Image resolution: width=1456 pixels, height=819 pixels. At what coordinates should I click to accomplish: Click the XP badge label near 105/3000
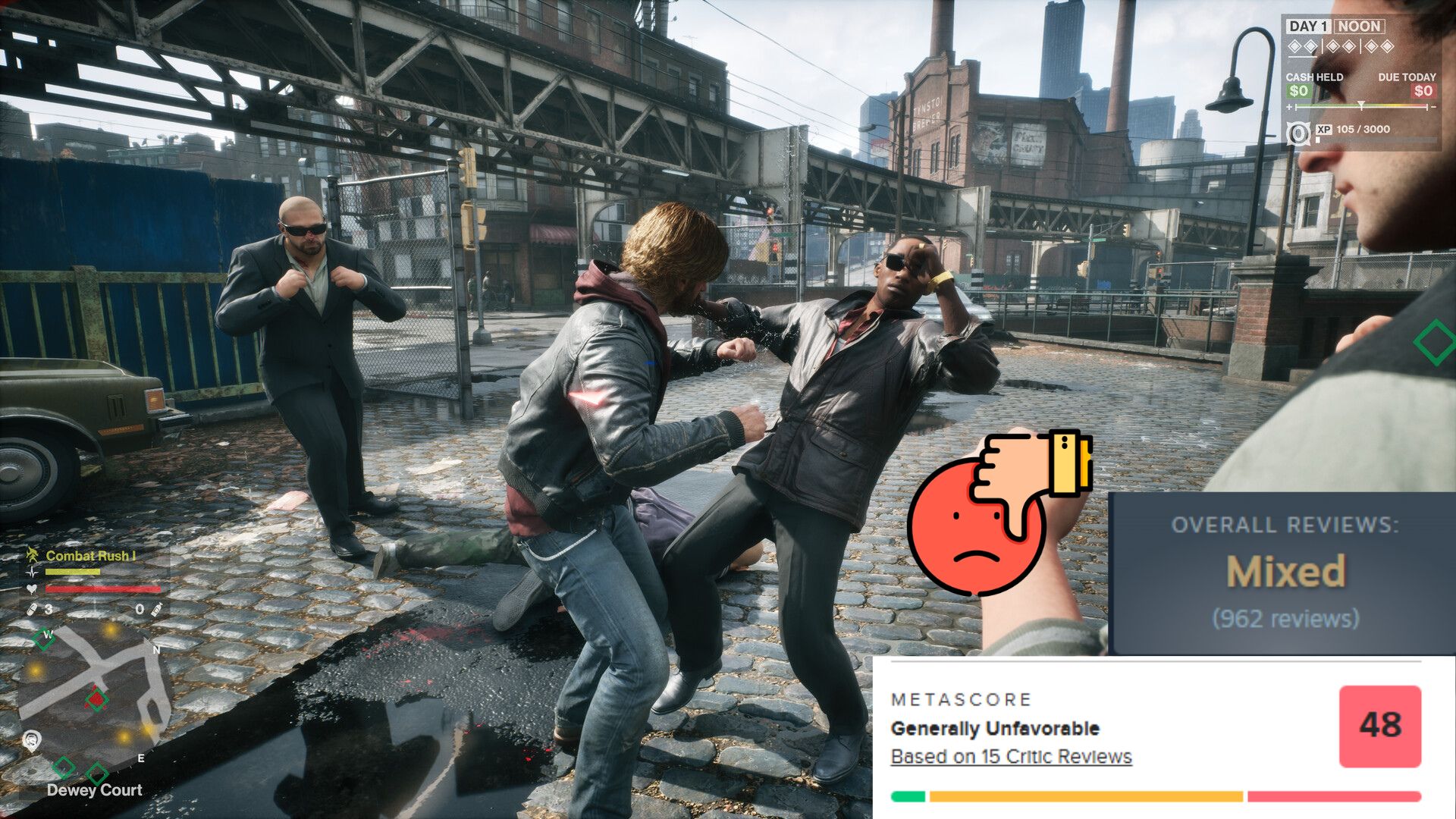[1325, 129]
